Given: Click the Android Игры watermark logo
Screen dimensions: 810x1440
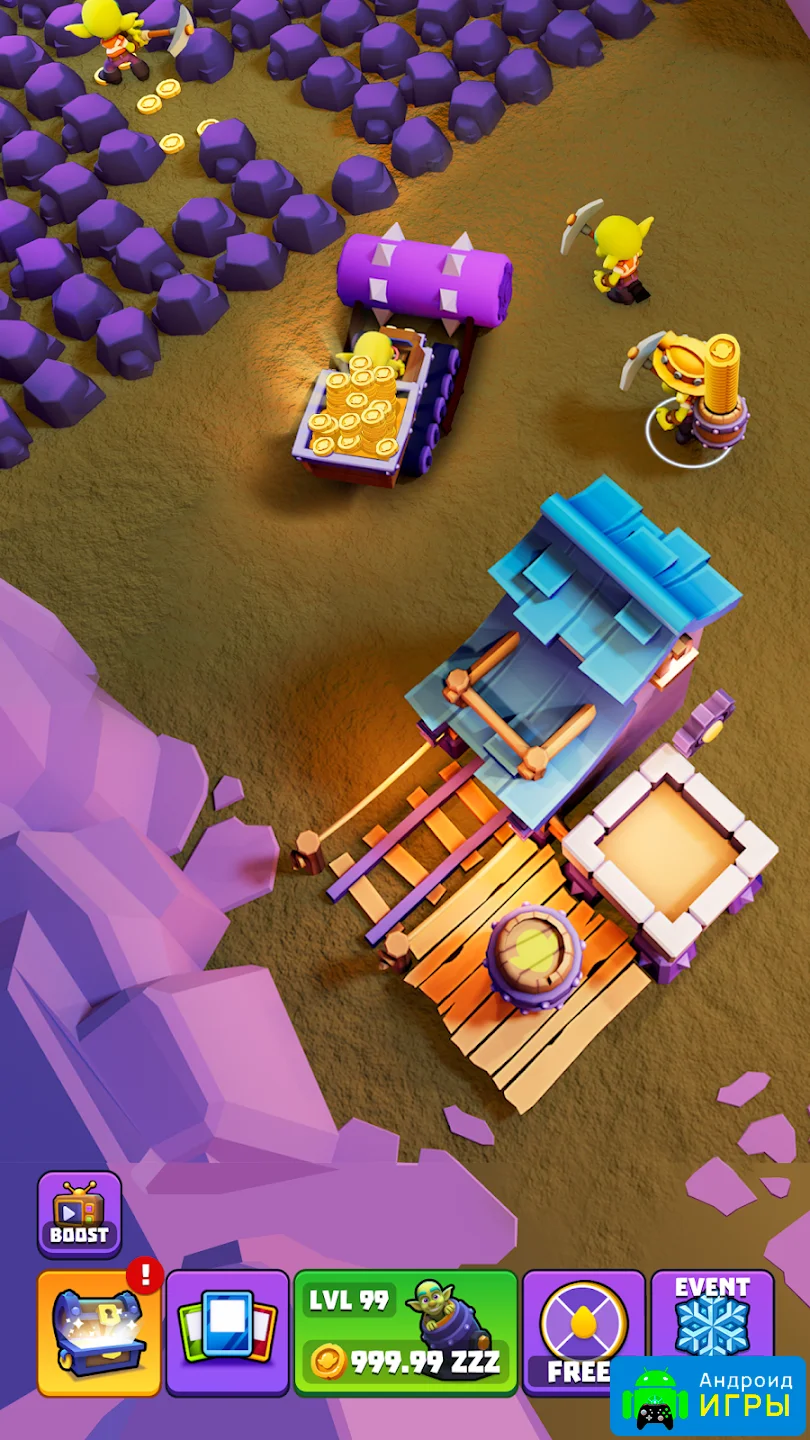Looking at the screenshot, I should [x=707, y=1396].
